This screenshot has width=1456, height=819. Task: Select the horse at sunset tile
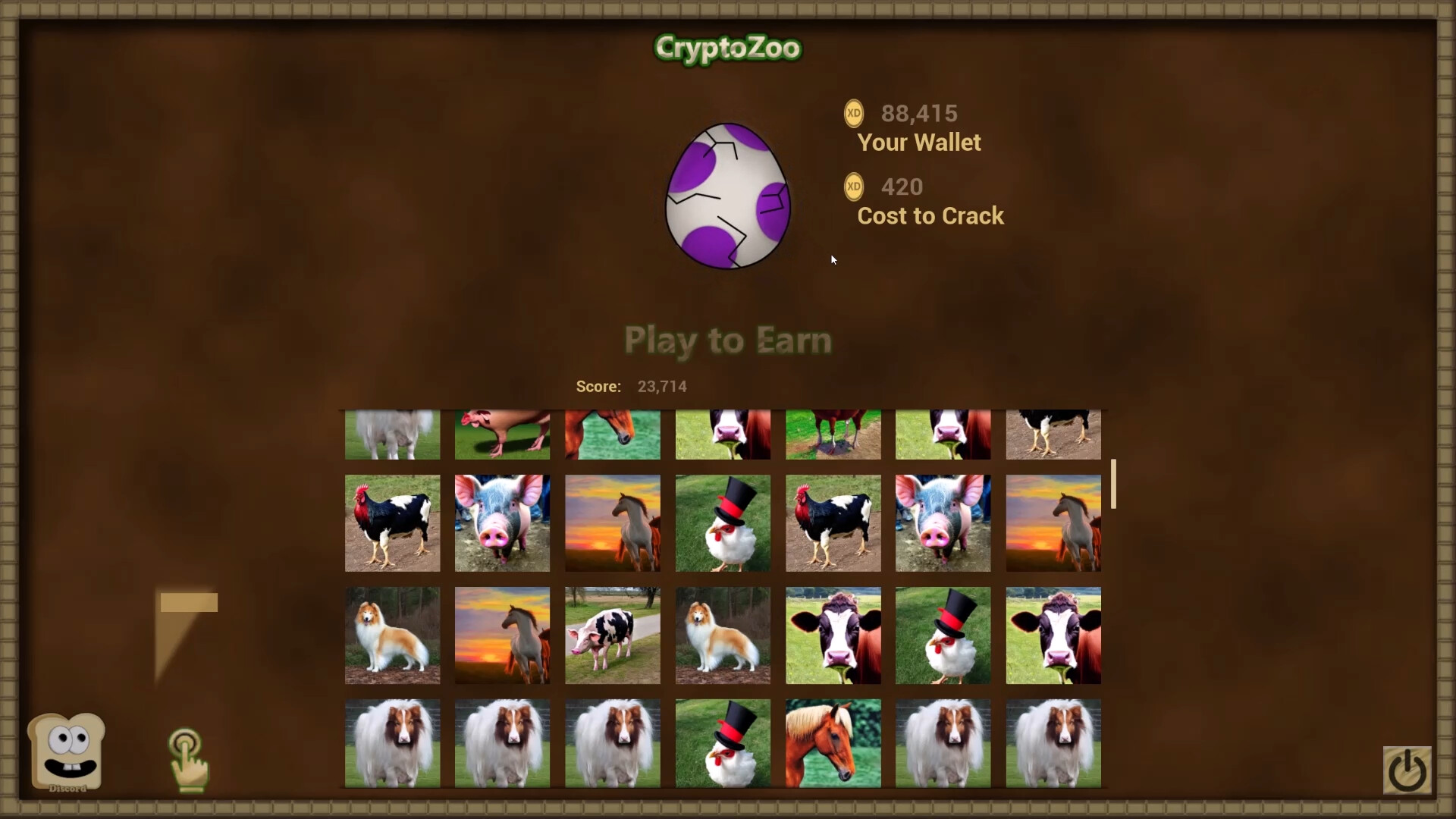pos(612,523)
